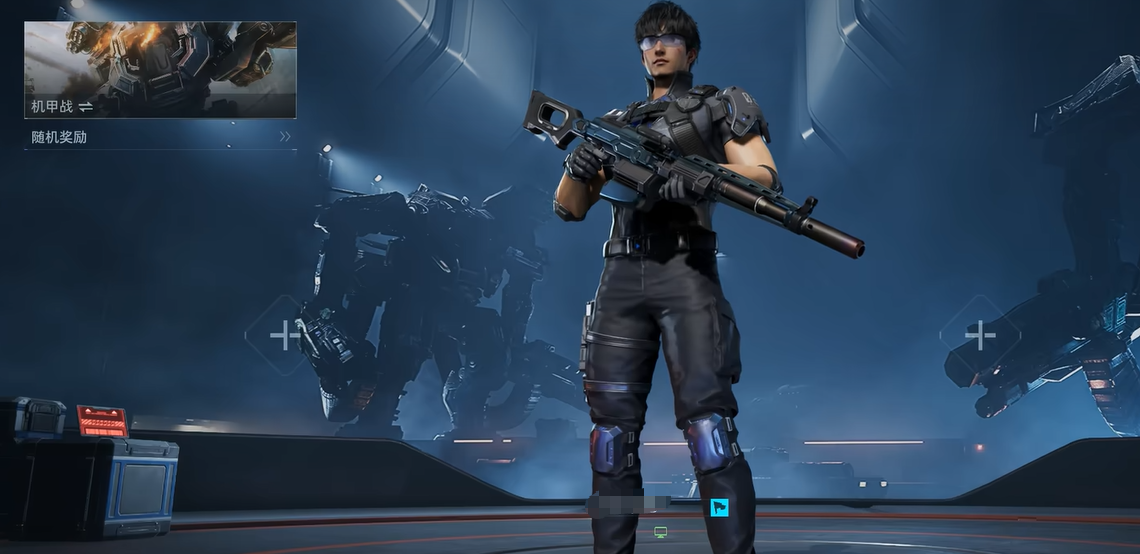The width and height of the screenshot is (1140, 554).
Task: Open the 机甲战 game mode selector
Action: [160, 70]
